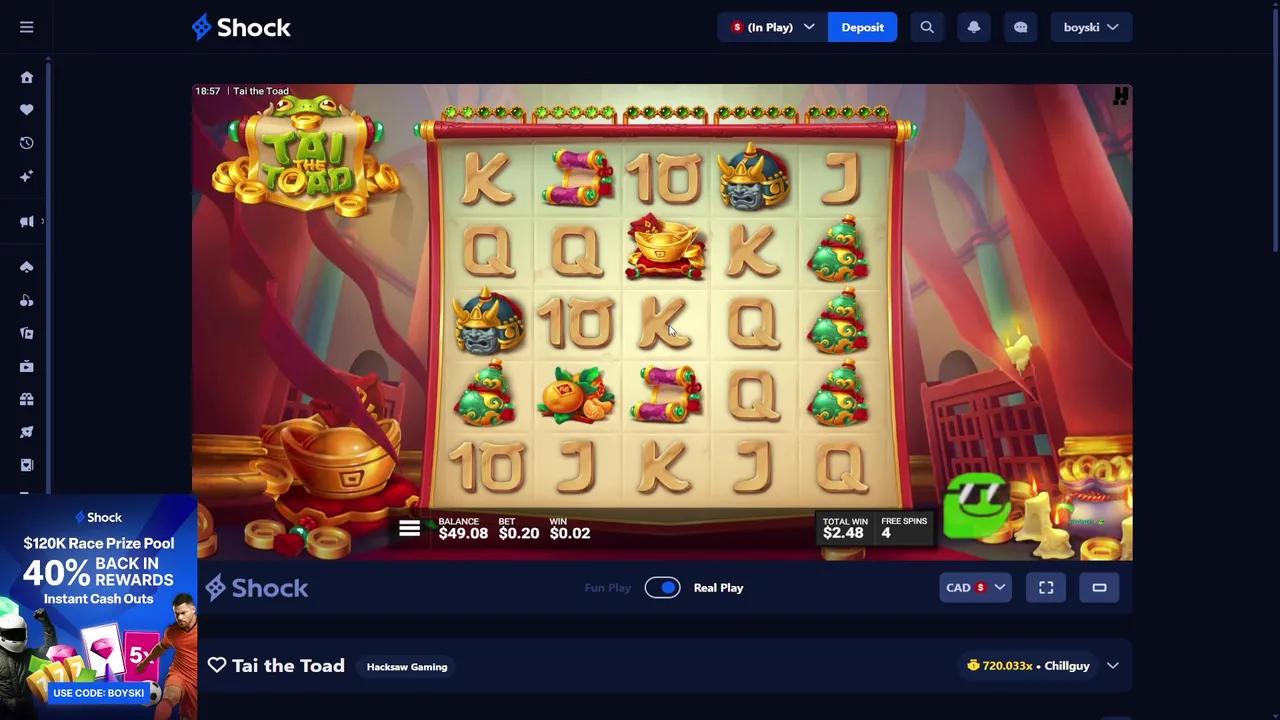Image resolution: width=1280 pixels, height=720 pixels.
Task: Open recently played games with the clock icon
Action: 27,143
